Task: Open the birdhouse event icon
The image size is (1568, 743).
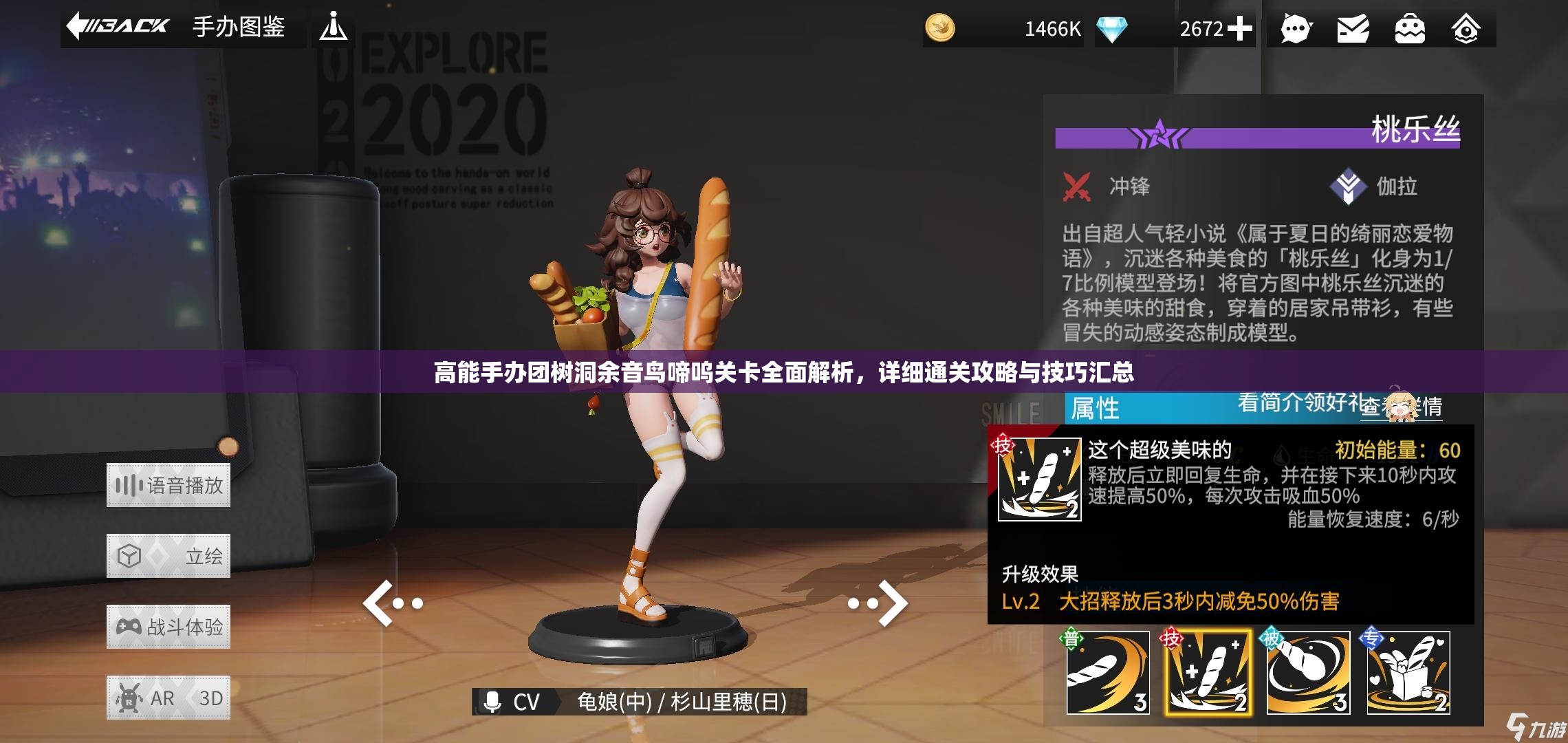Action: 1467,29
